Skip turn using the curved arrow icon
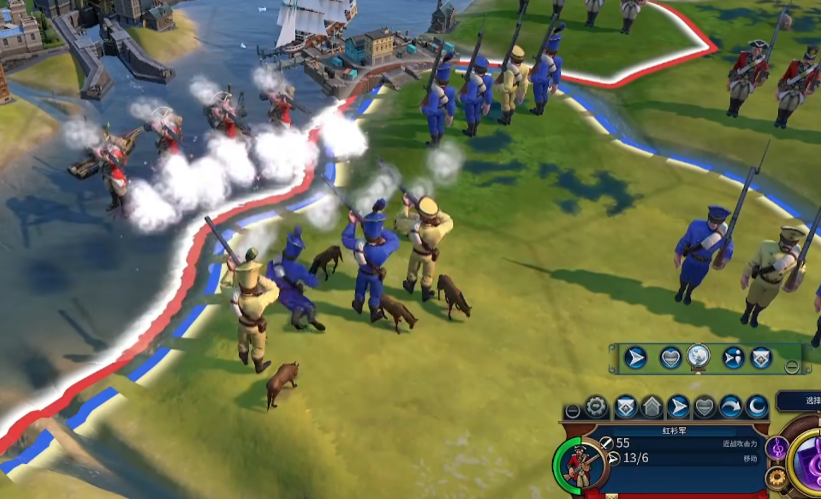Viewport: 821px width, 499px height. pos(732,407)
